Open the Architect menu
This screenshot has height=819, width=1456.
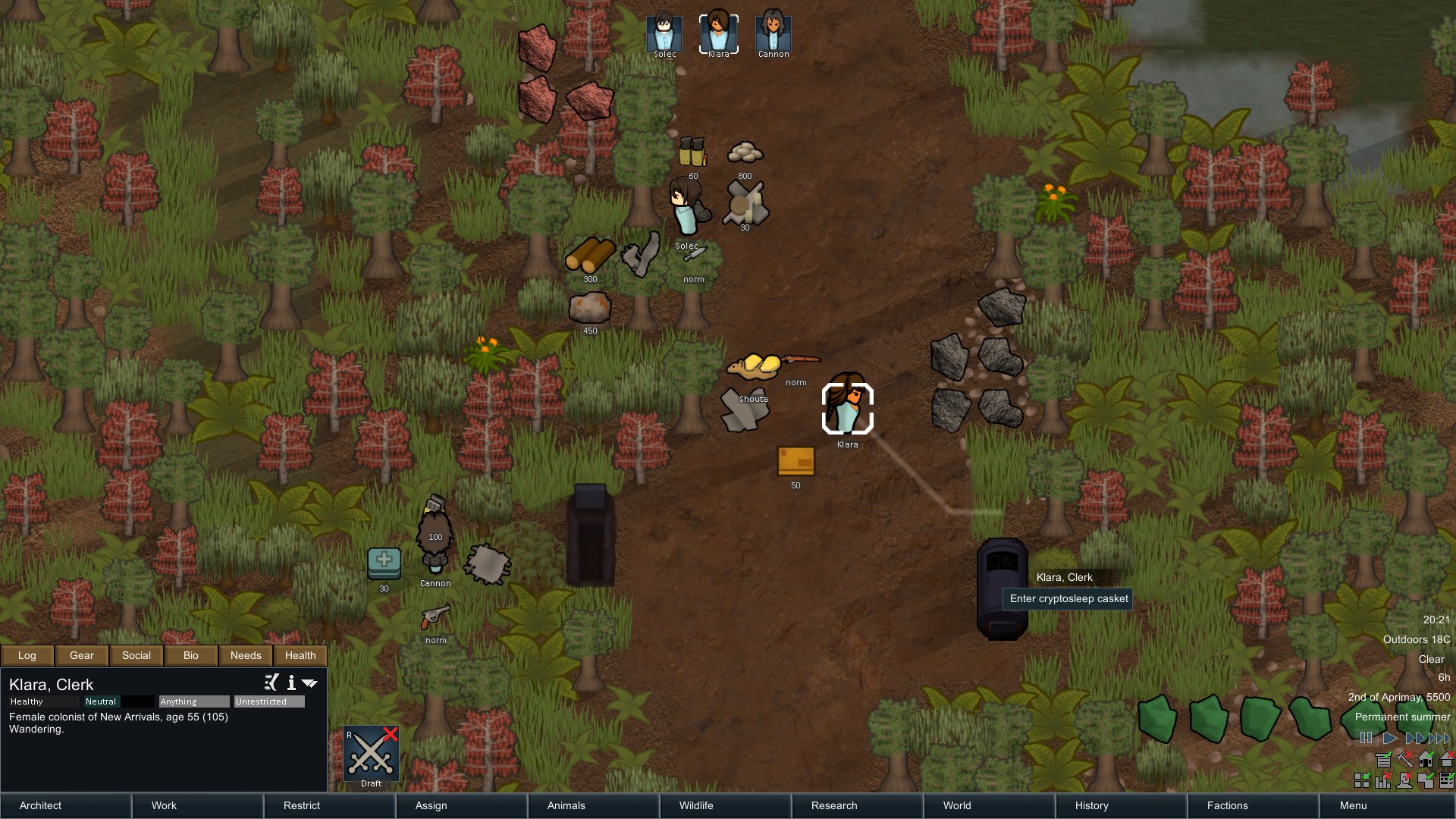click(x=65, y=805)
